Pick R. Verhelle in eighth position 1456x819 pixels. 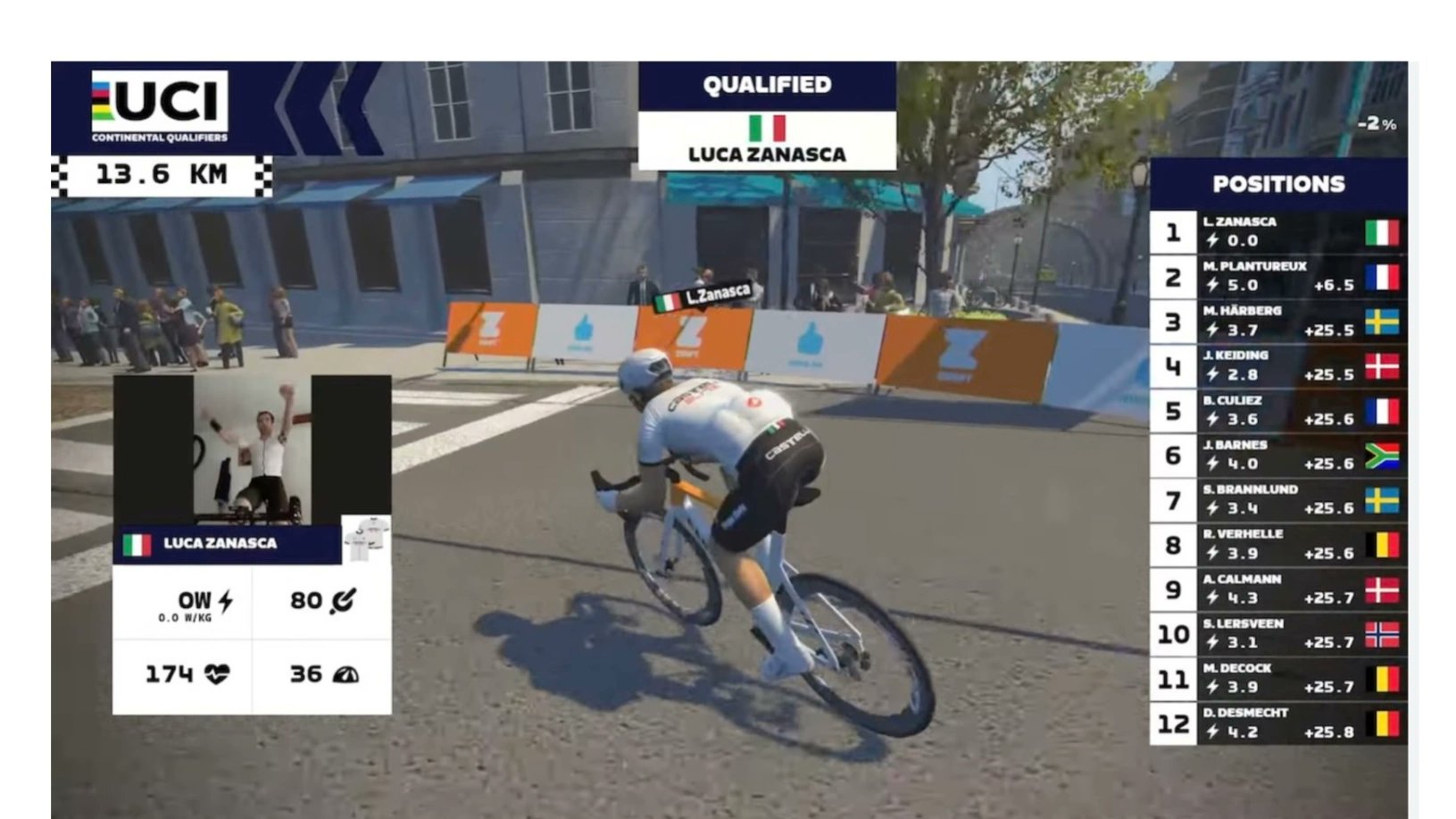(x=1278, y=545)
